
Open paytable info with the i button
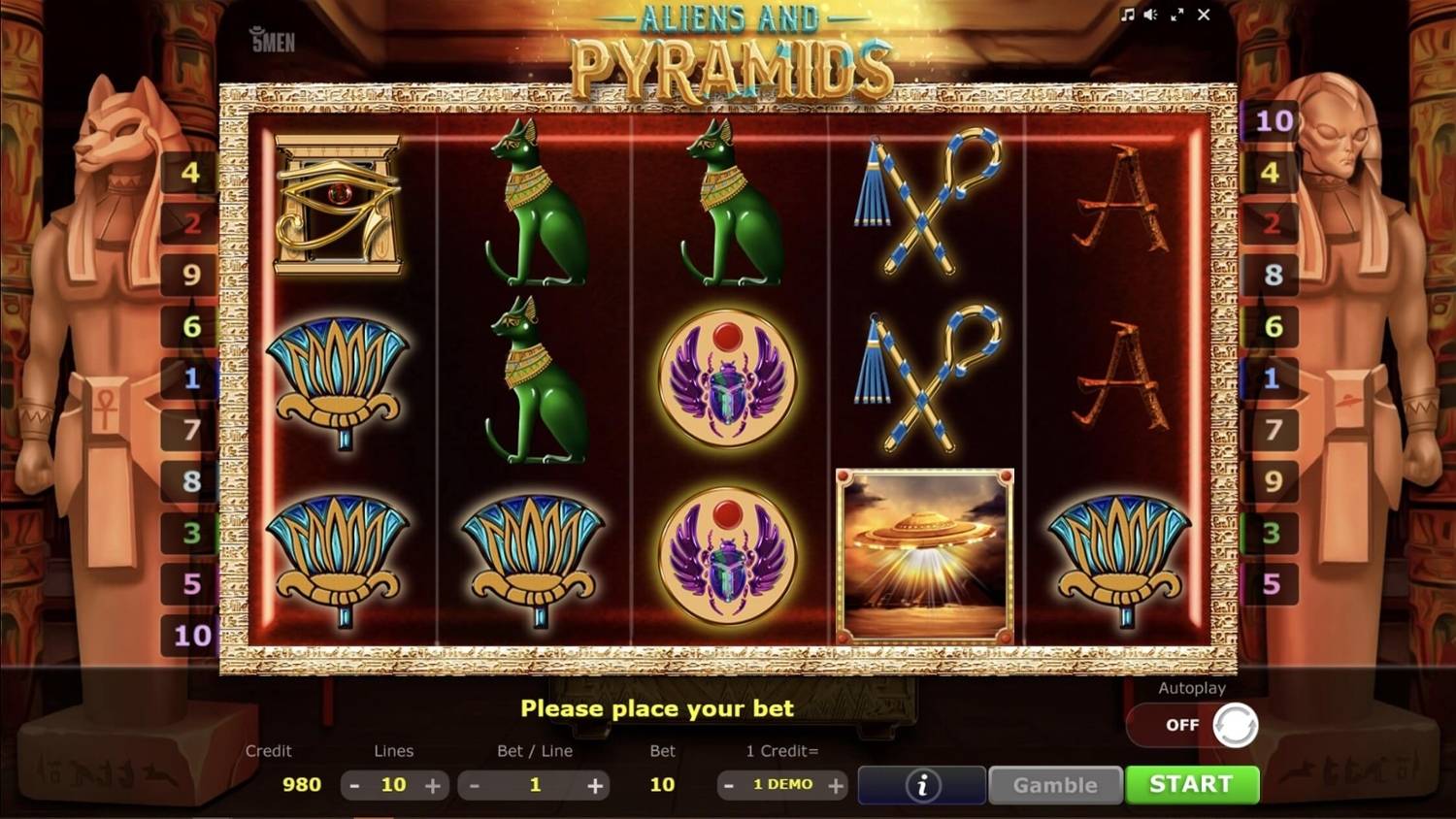[920, 785]
